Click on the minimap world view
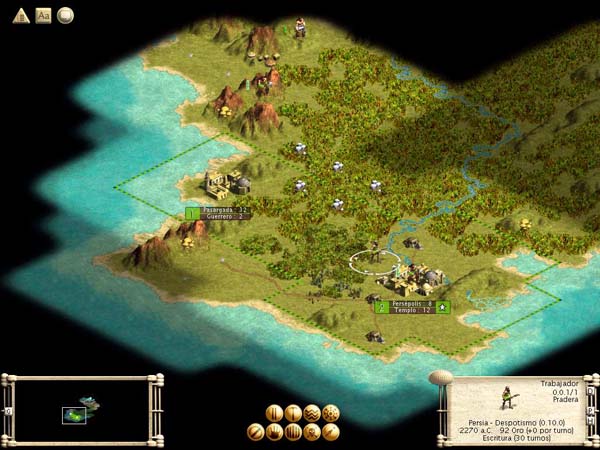600x450 pixels. (80, 411)
